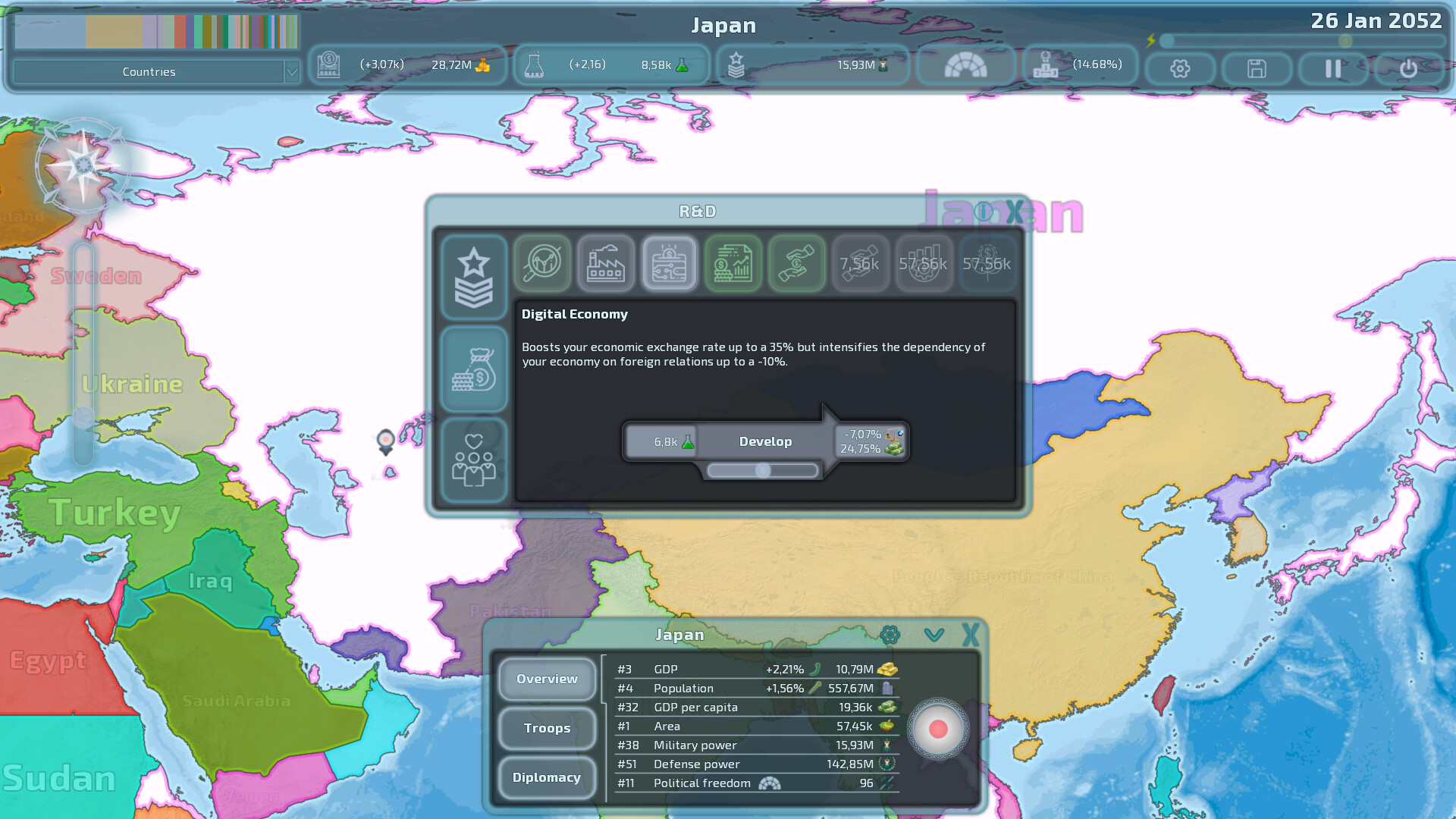The width and height of the screenshot is (1456, 819).
Task: Expand the 57,56k locked research node
Action: [x=924, y=264]
